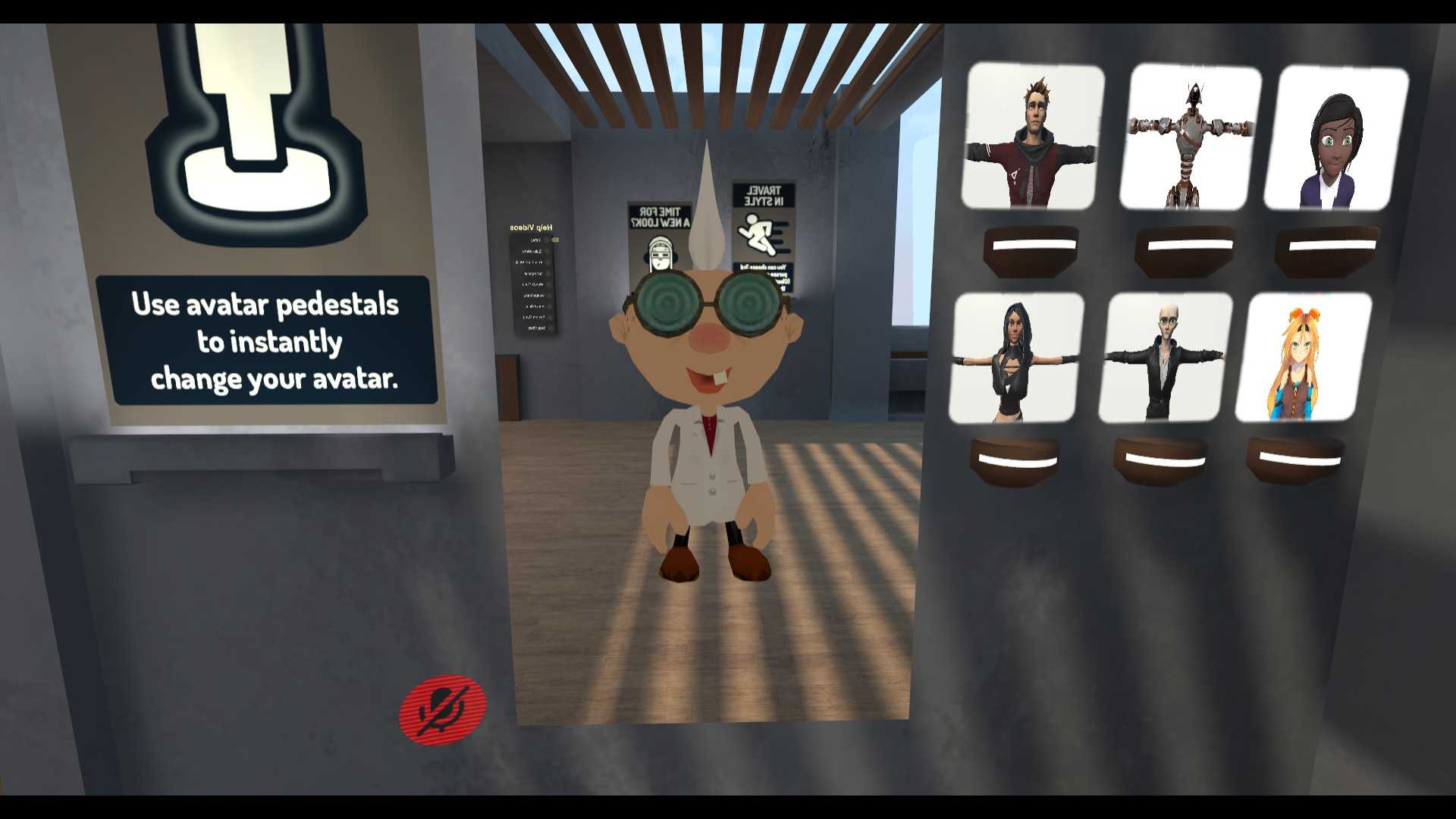Pick the cartoon woman in purple avatar
Screen dimensions: 1456x819
point(1335,140)
